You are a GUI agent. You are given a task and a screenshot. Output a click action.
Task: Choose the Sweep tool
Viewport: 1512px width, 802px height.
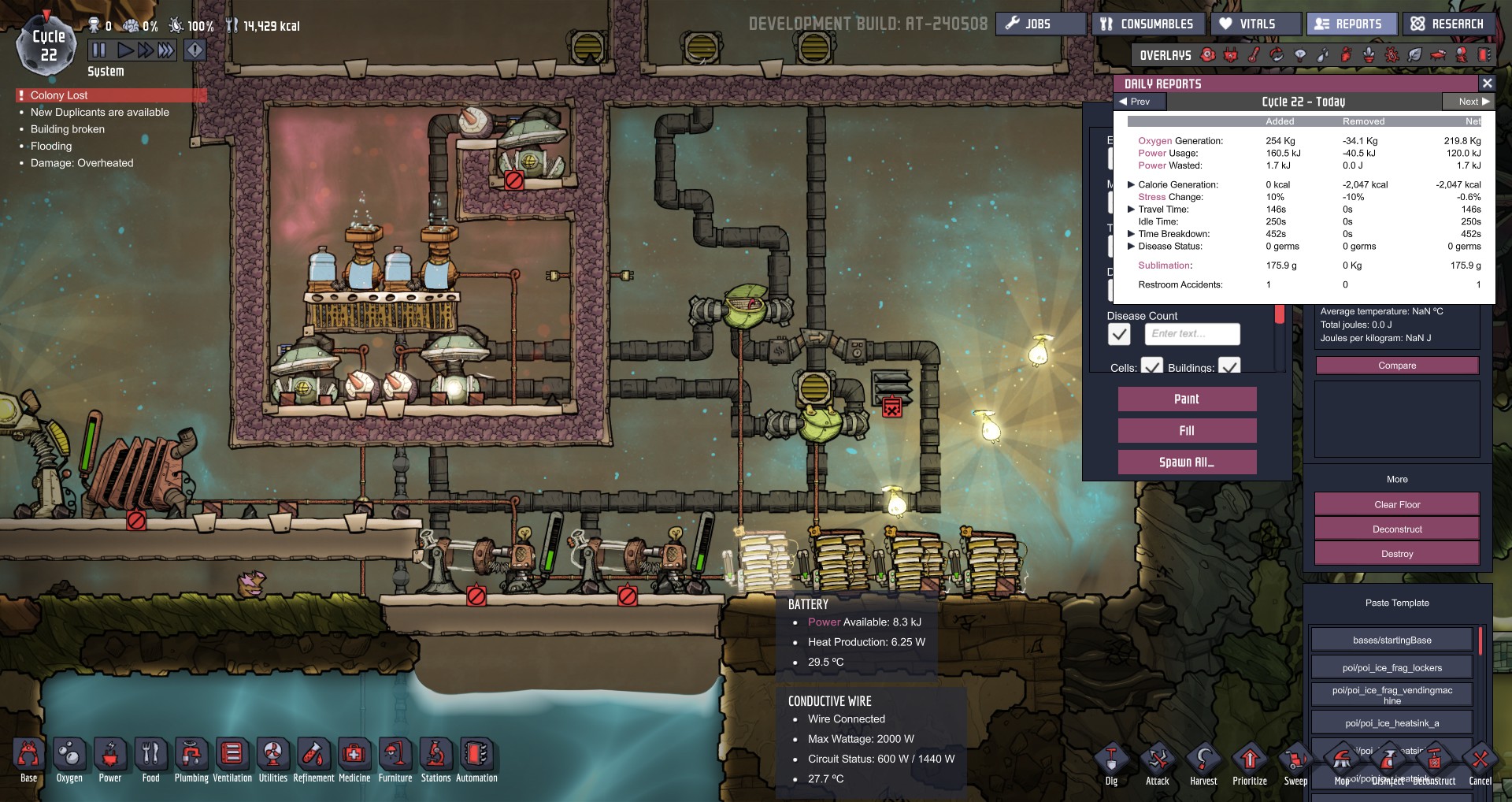(x=1295, y=761)
